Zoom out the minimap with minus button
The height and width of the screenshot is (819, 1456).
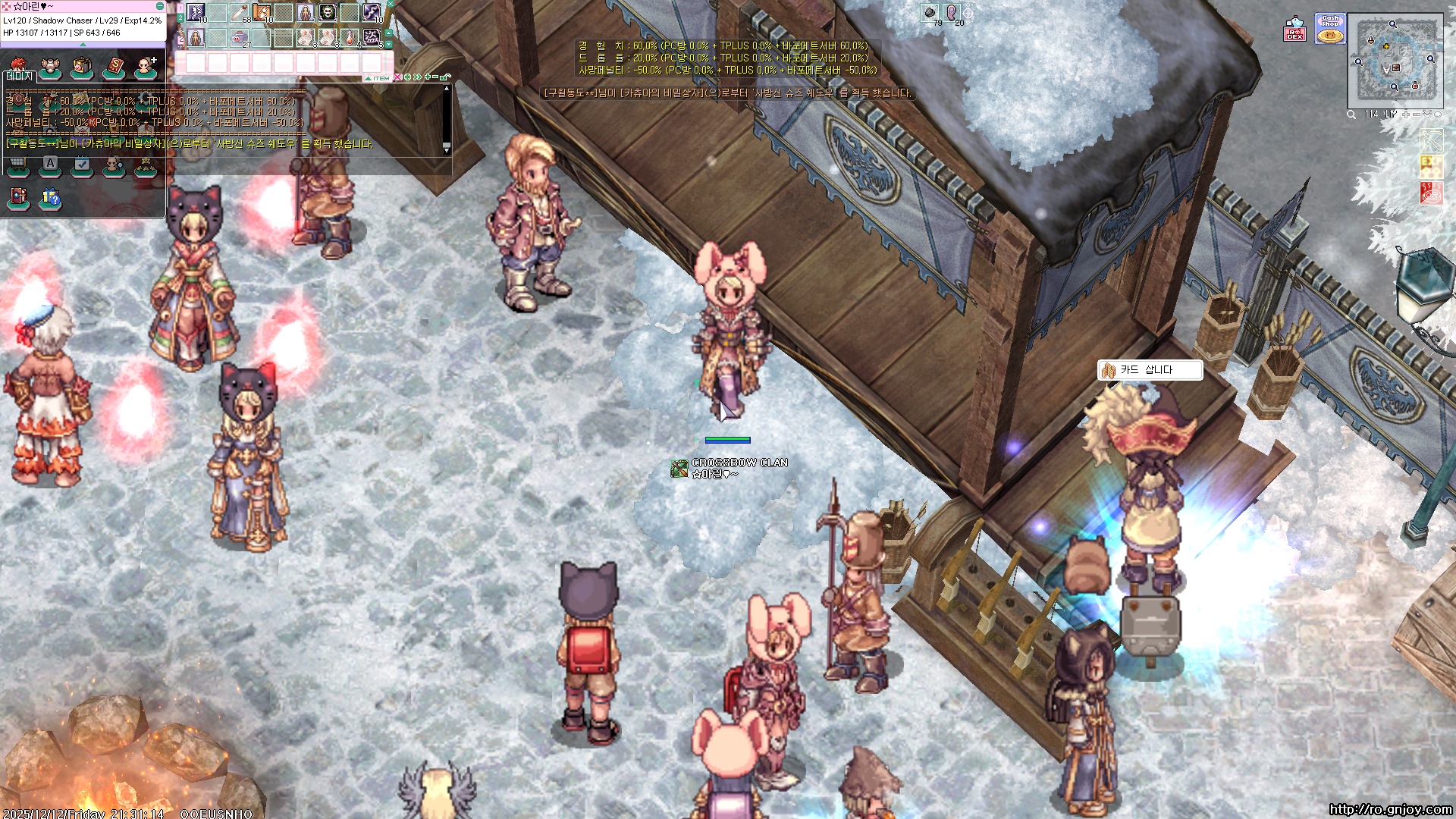tap(1417, 115)
